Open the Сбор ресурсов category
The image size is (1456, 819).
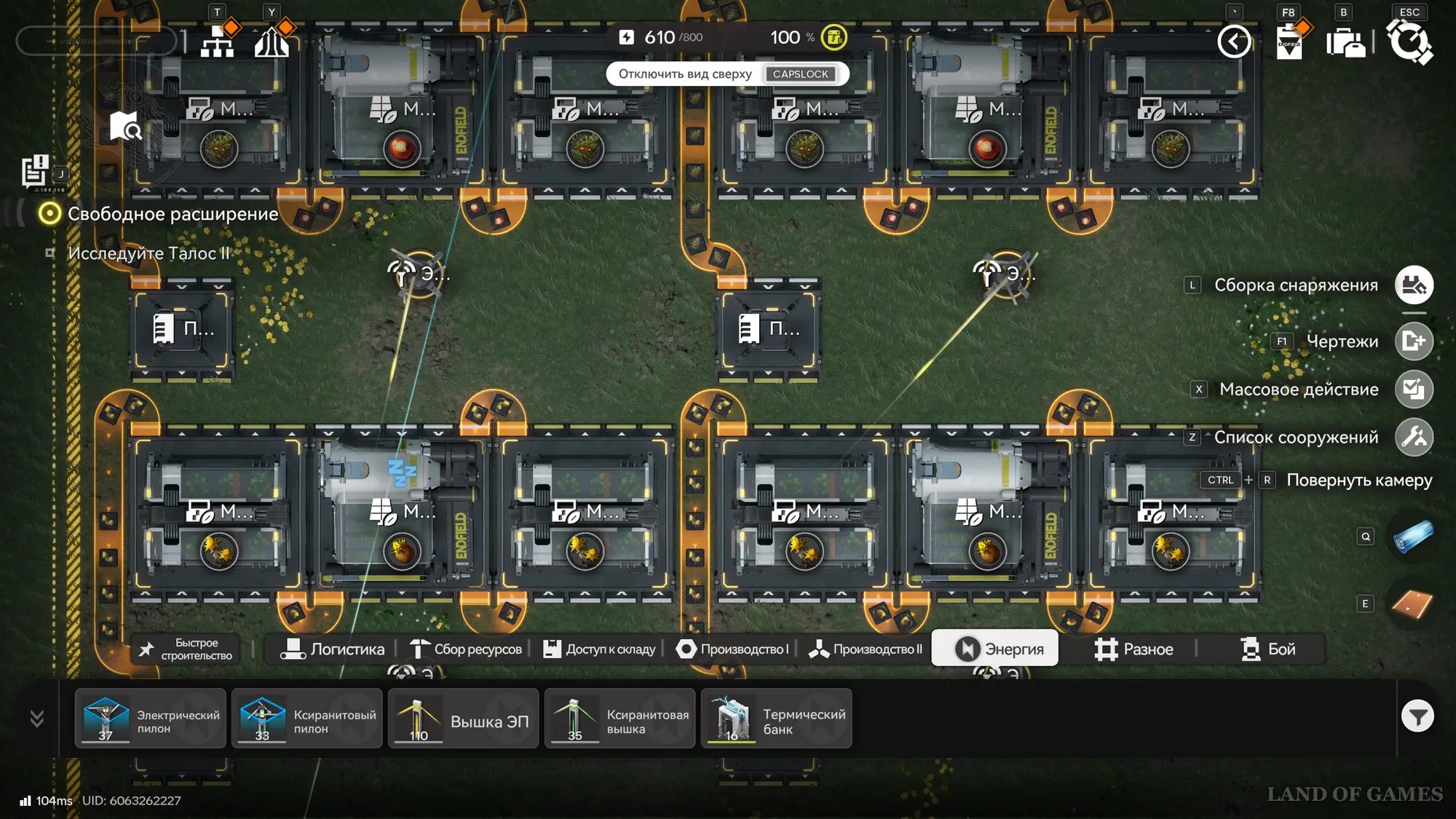[466, 649]
